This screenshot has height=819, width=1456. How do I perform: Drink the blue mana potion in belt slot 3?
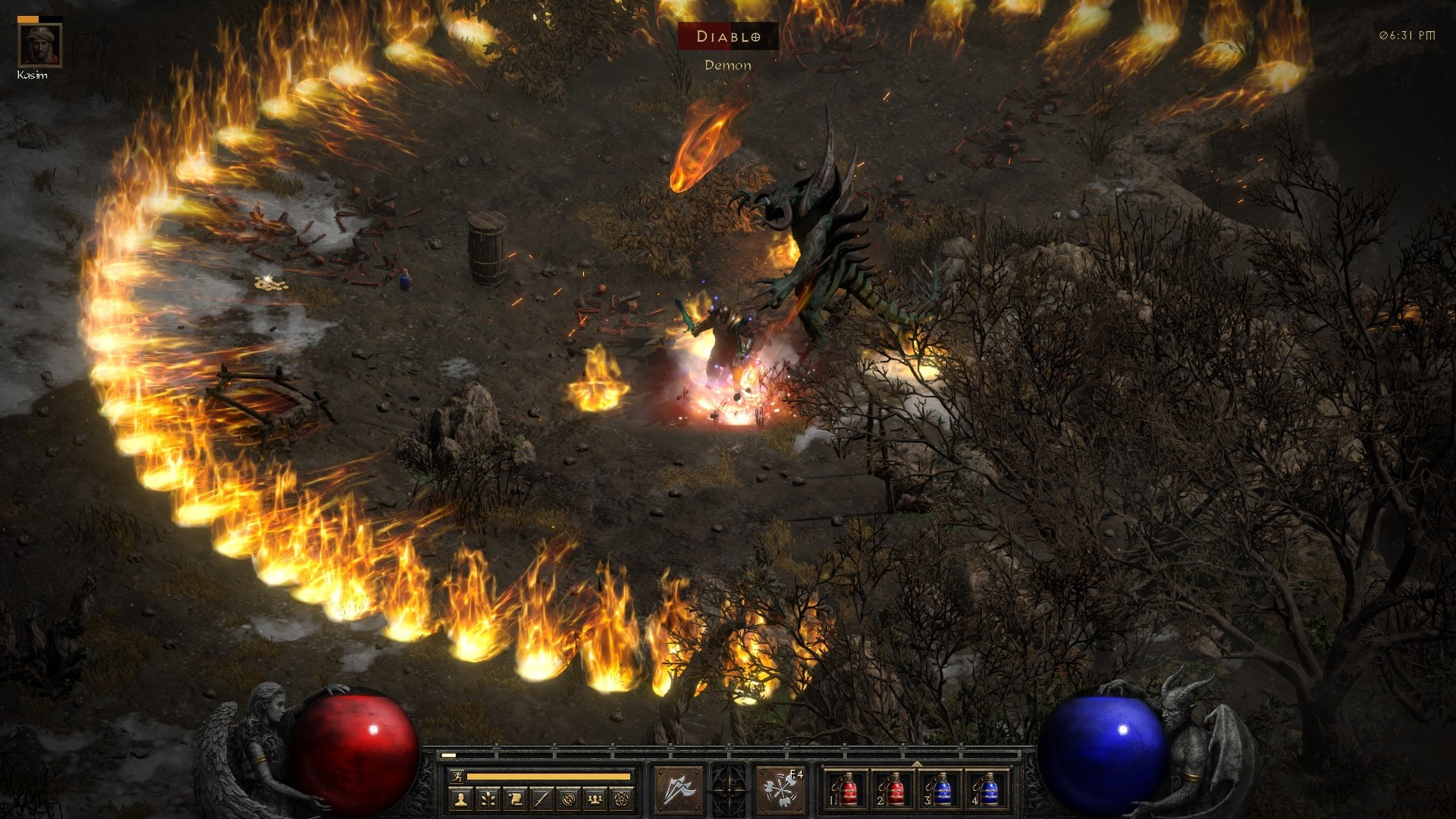tap(941, 790)
